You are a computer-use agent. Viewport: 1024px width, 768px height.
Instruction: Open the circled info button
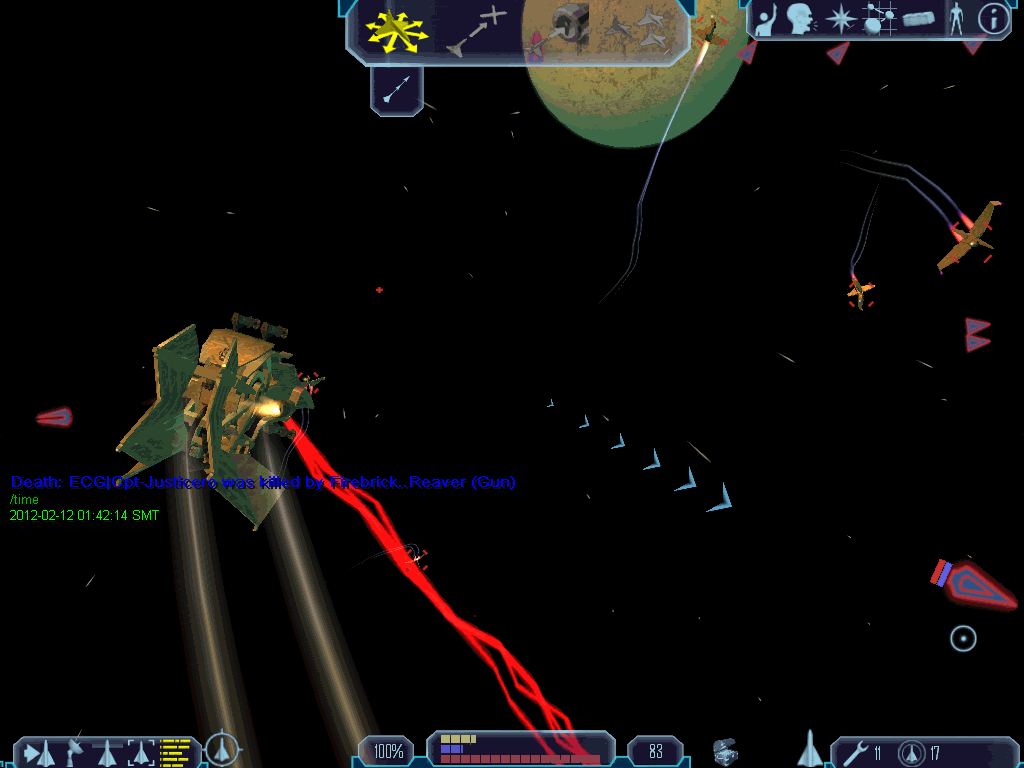[992, 19]
